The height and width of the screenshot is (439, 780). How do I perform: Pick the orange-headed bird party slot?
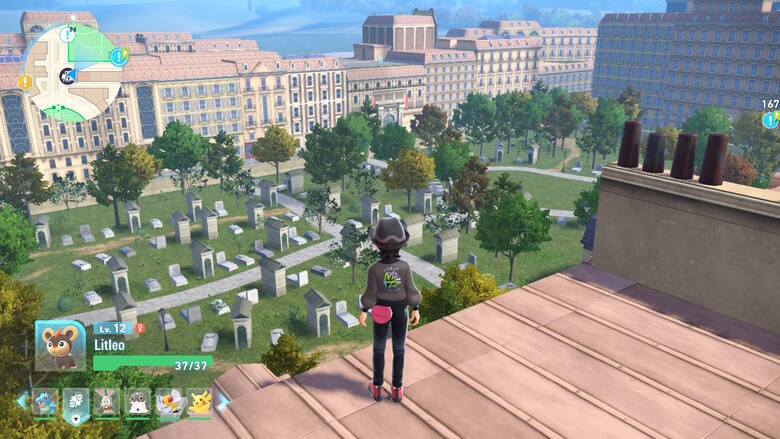coord(167,402)
